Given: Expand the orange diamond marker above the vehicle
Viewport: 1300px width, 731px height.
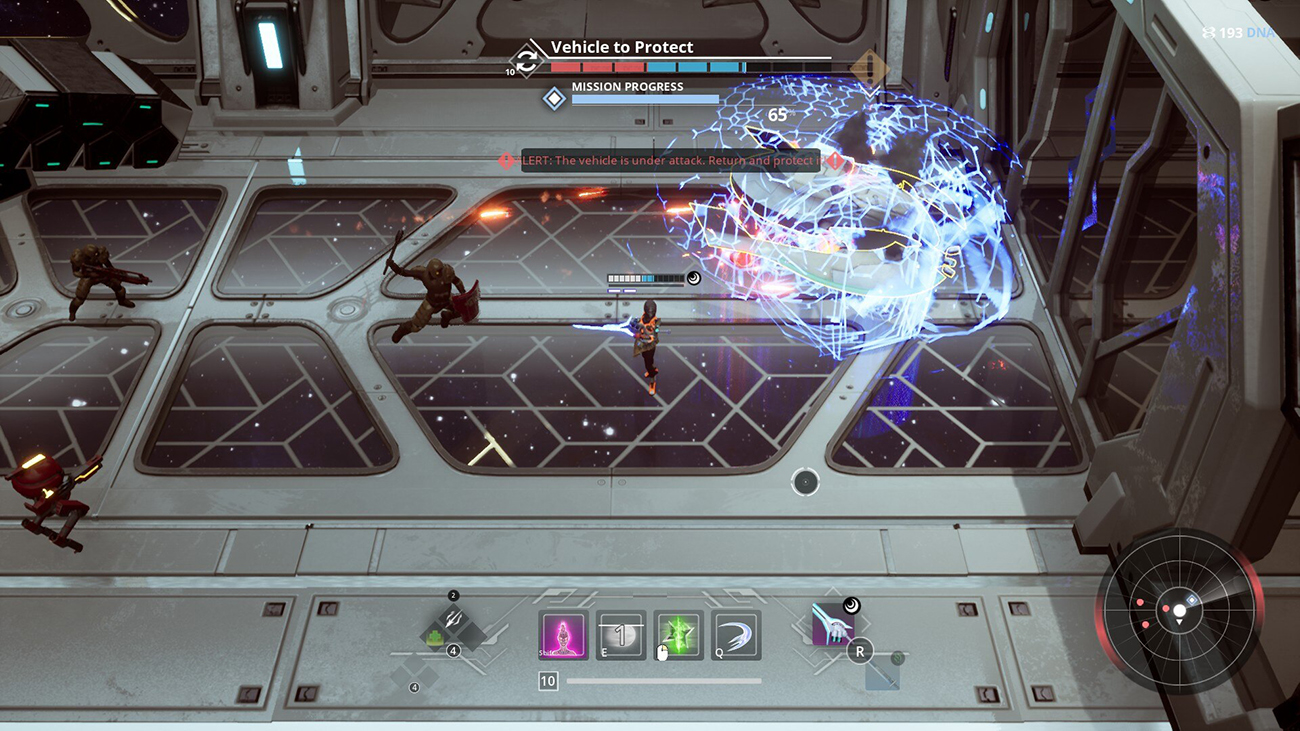Looking at the screenshot, I should point(871,64).
